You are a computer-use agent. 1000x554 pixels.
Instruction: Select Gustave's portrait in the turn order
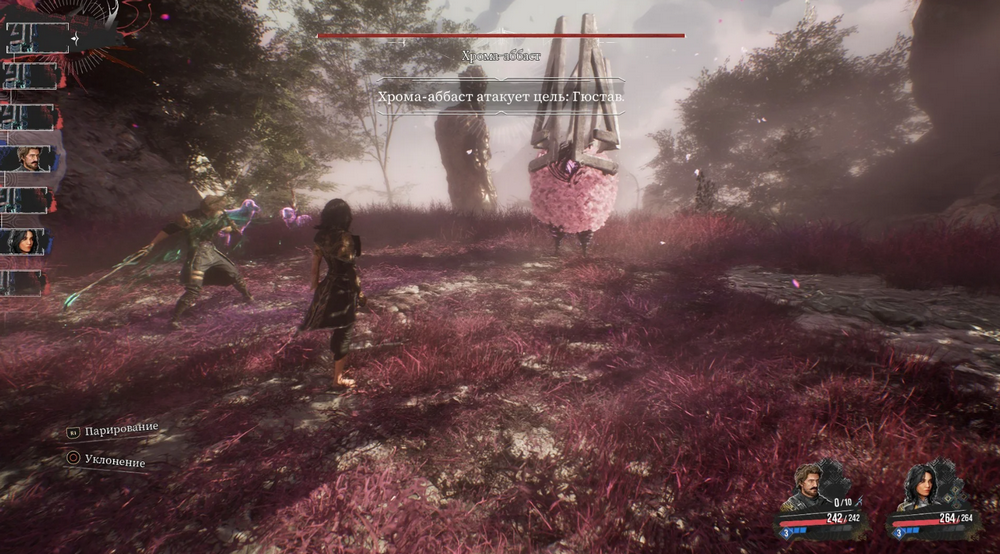tap(26, 158)
